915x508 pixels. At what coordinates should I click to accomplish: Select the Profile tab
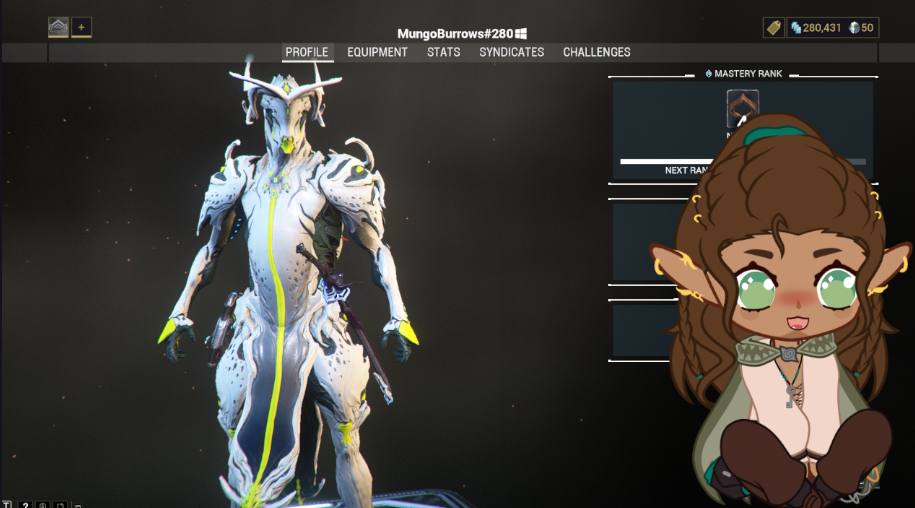coord(307,52)
